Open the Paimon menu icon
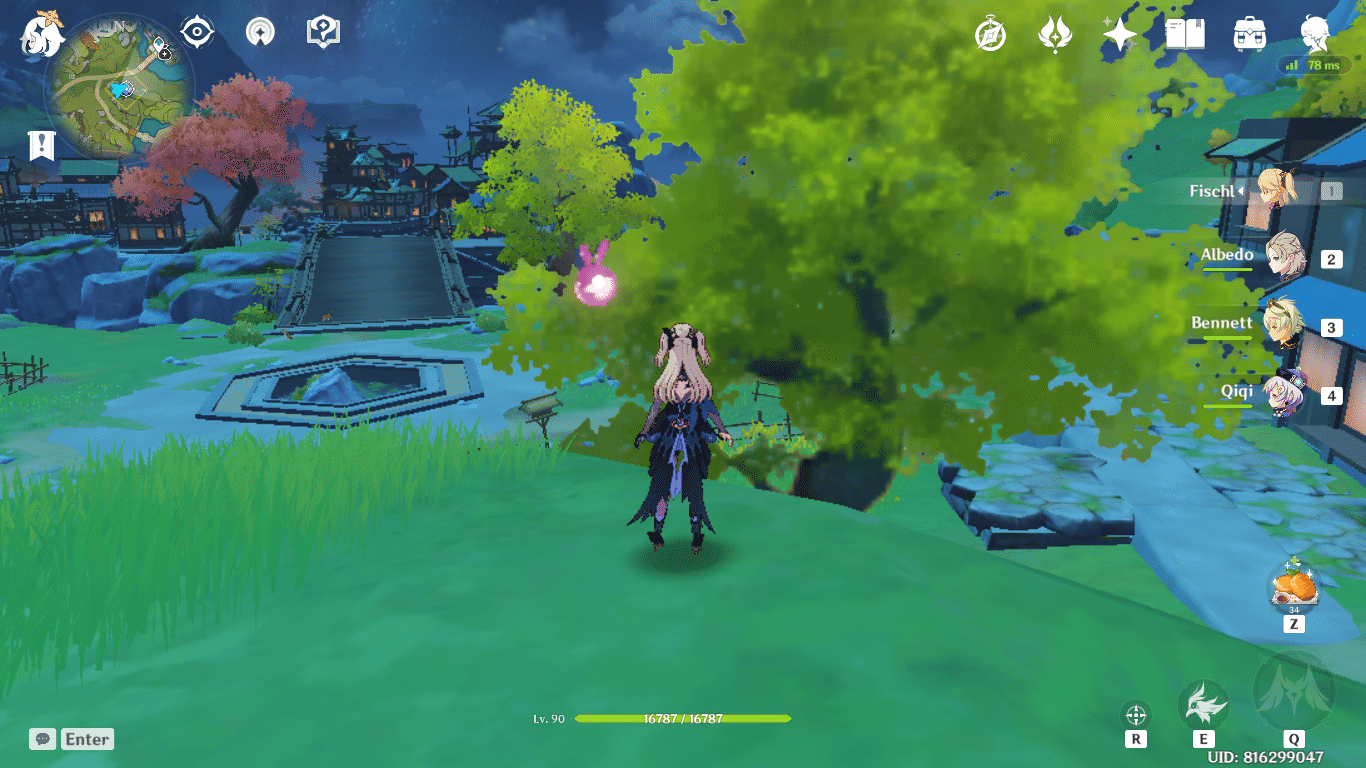 [41, 33]
